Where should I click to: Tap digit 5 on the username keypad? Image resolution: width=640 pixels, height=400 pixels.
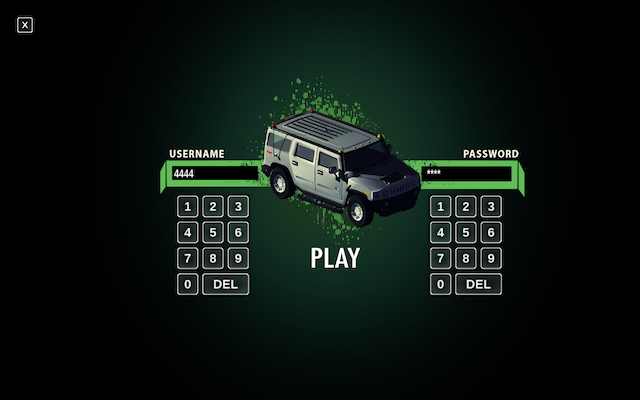[213, 233]
